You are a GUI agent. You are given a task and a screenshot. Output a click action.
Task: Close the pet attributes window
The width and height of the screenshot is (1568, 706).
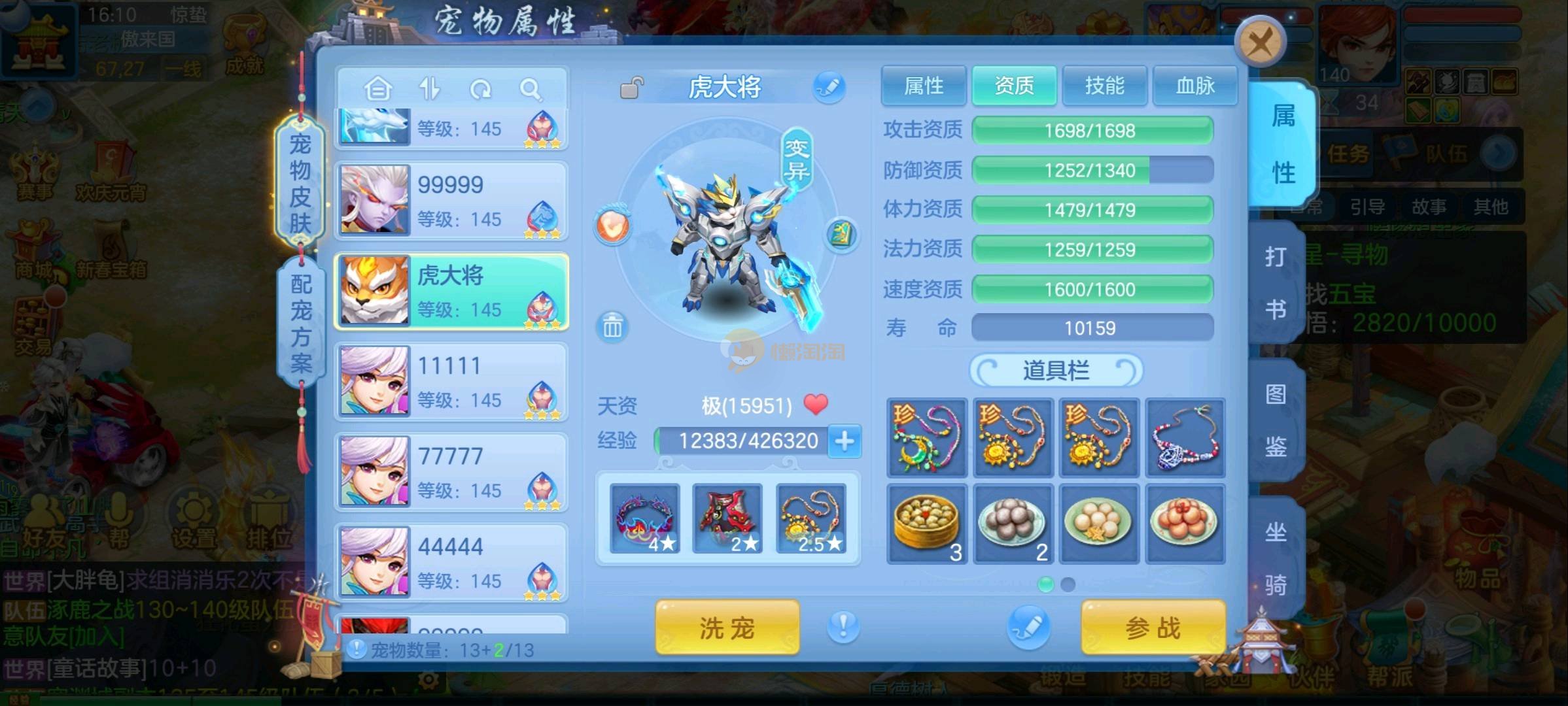point(1260,43)
